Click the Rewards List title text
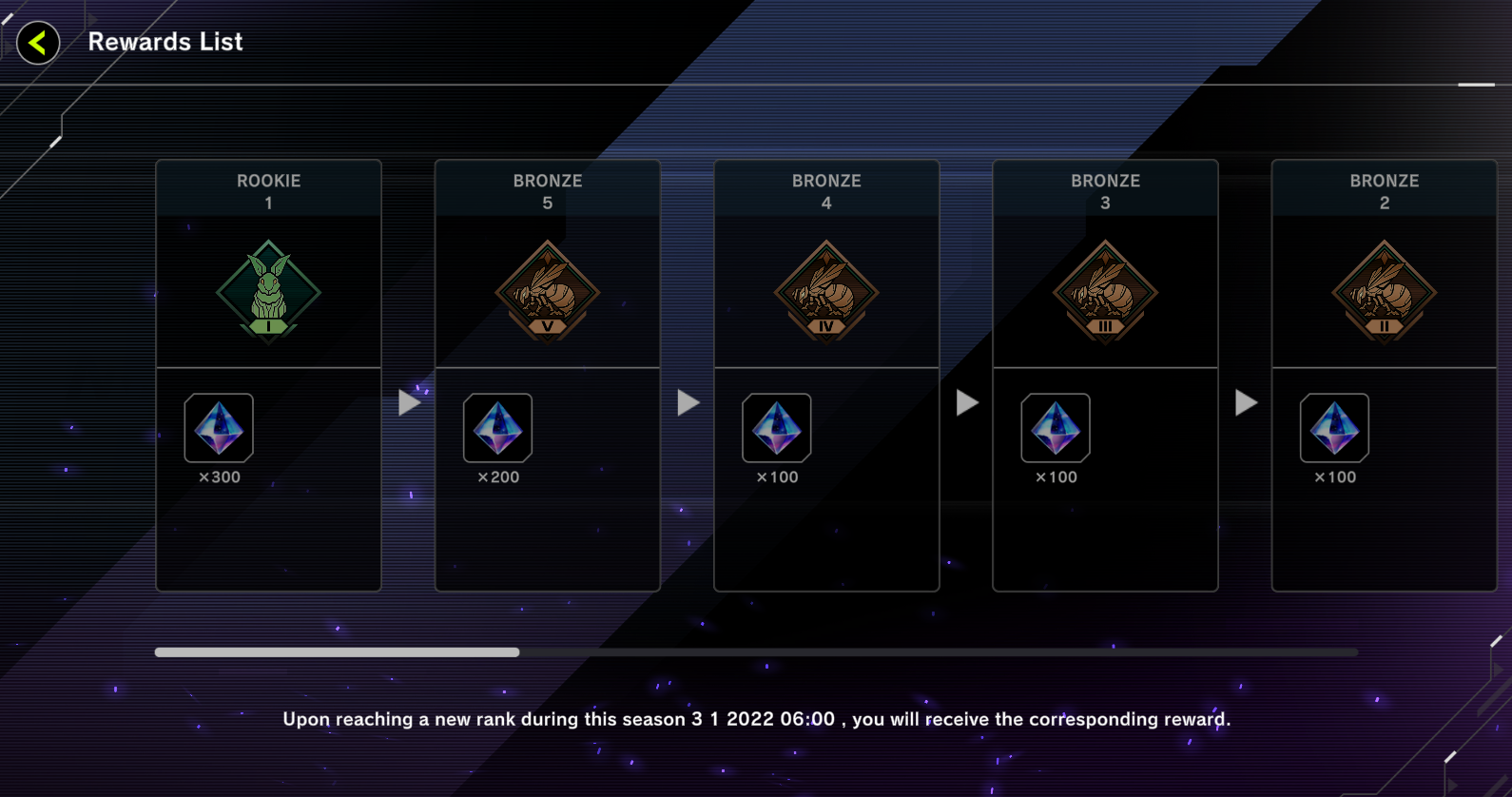 [x=166, y=42]
